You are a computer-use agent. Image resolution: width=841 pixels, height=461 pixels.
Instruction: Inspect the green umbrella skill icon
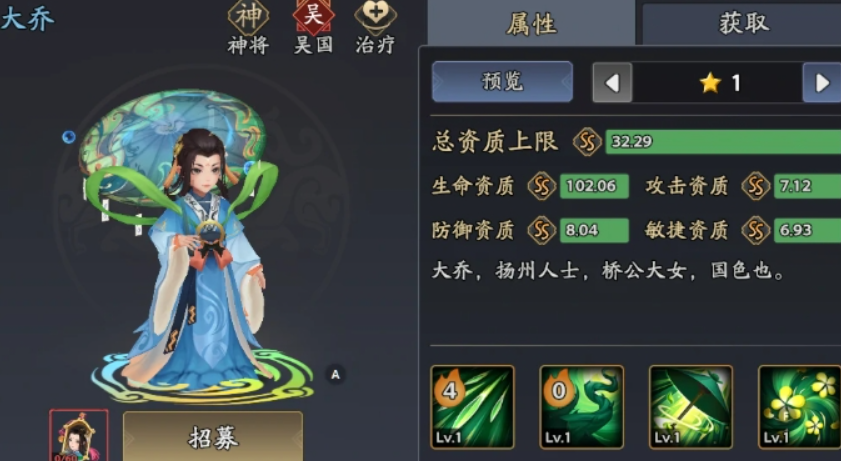tap(691, 406)
